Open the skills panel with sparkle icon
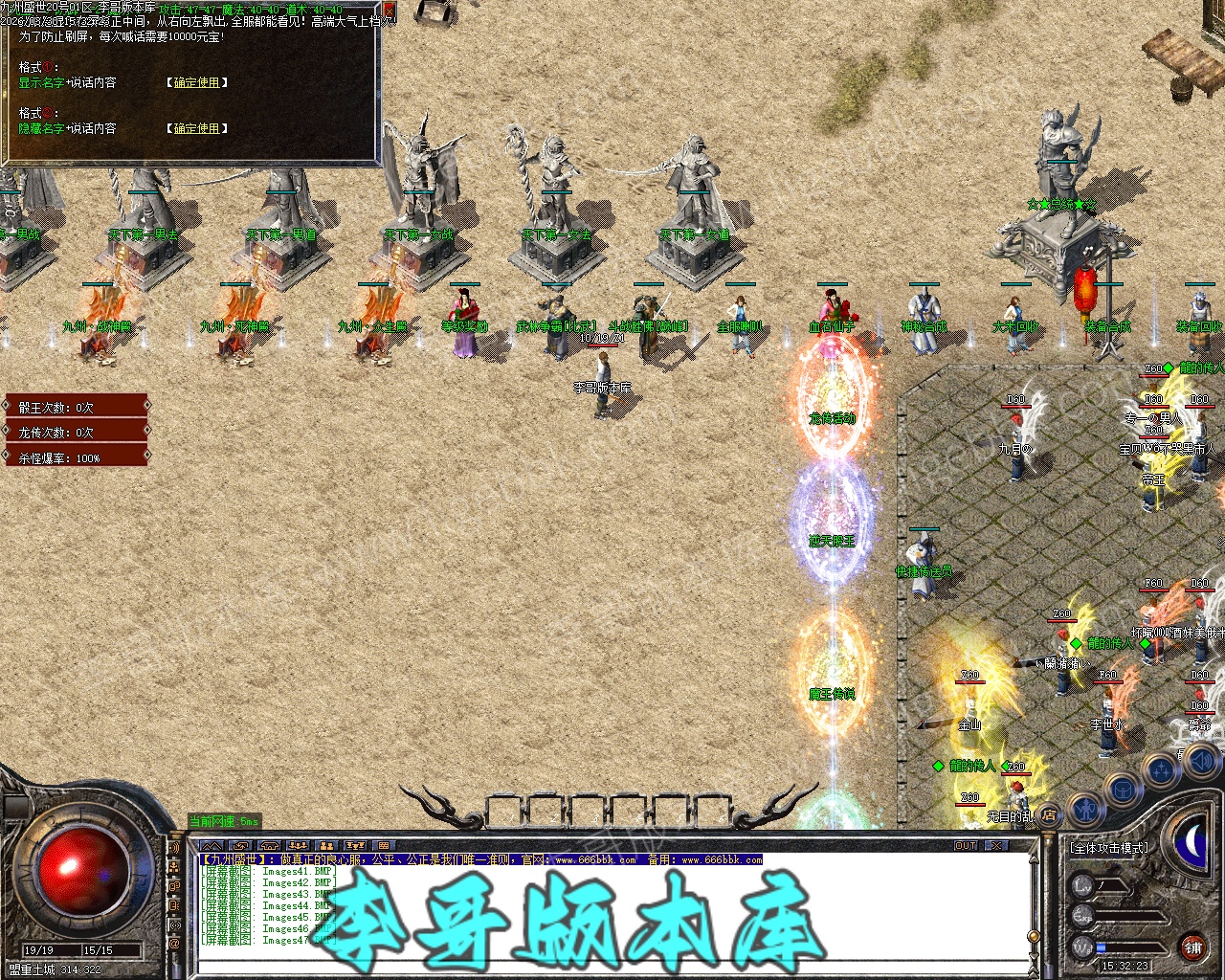 (1160, 771)
